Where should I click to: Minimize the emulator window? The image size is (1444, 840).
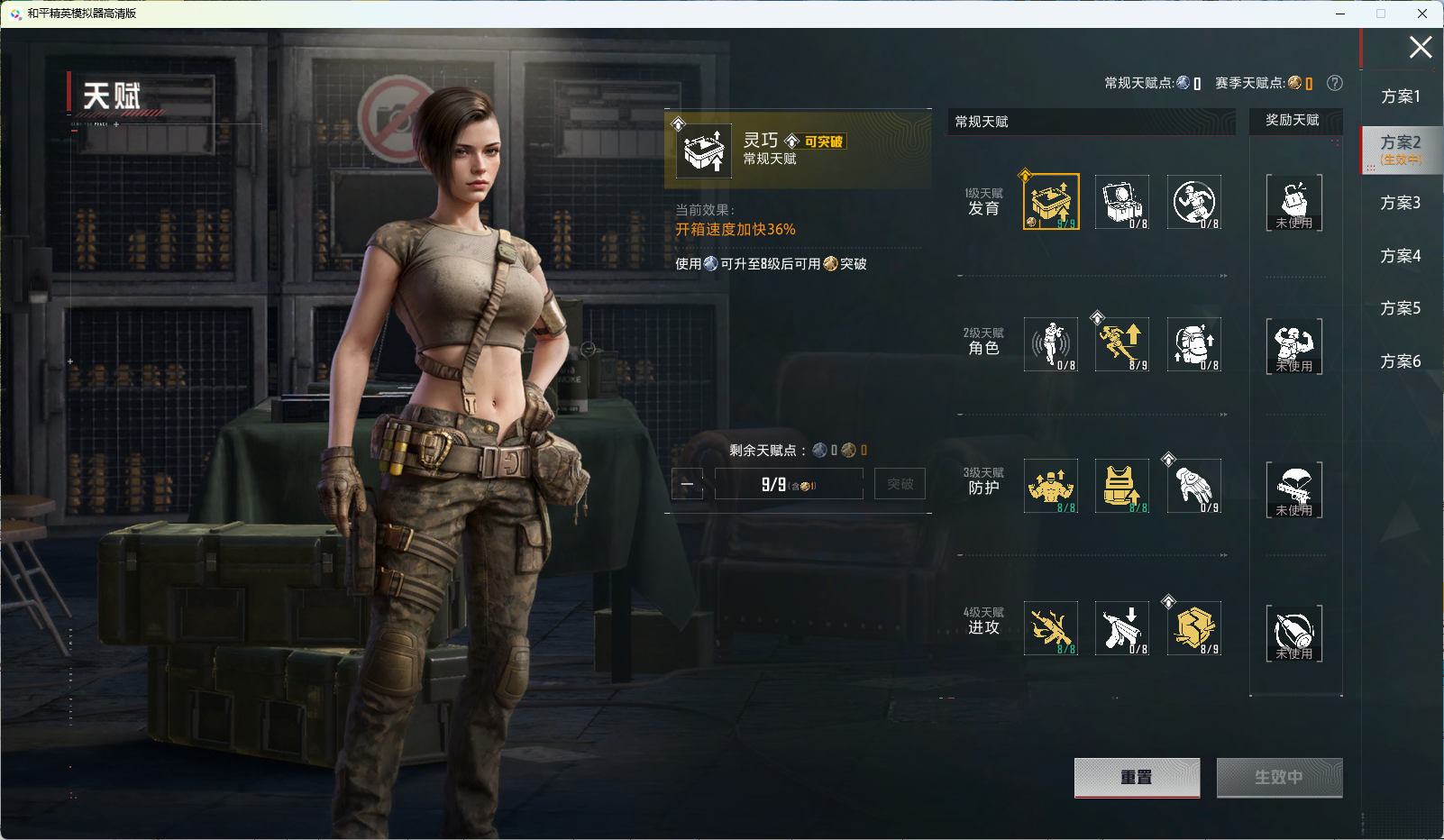(1340, 14)
